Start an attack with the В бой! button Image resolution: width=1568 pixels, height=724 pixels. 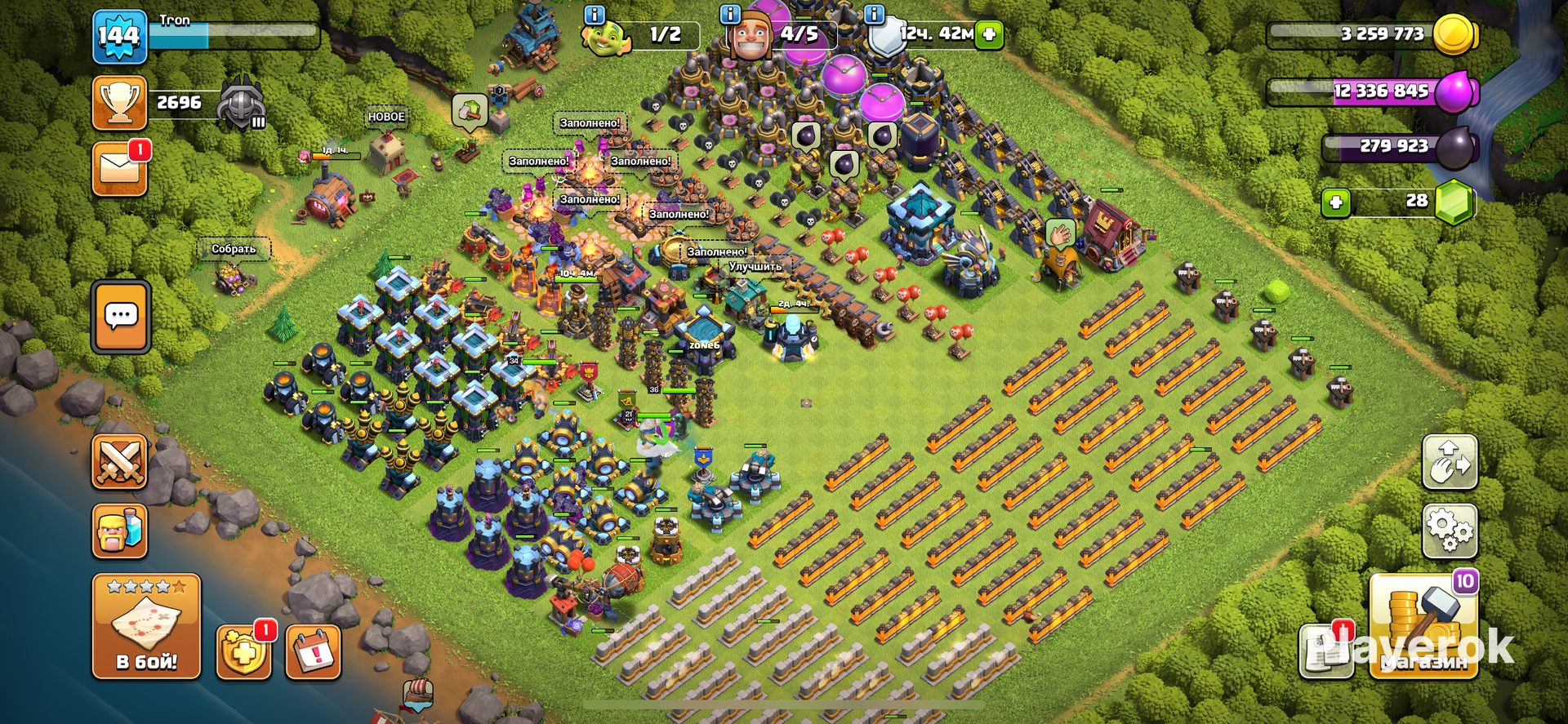point(146,627)
